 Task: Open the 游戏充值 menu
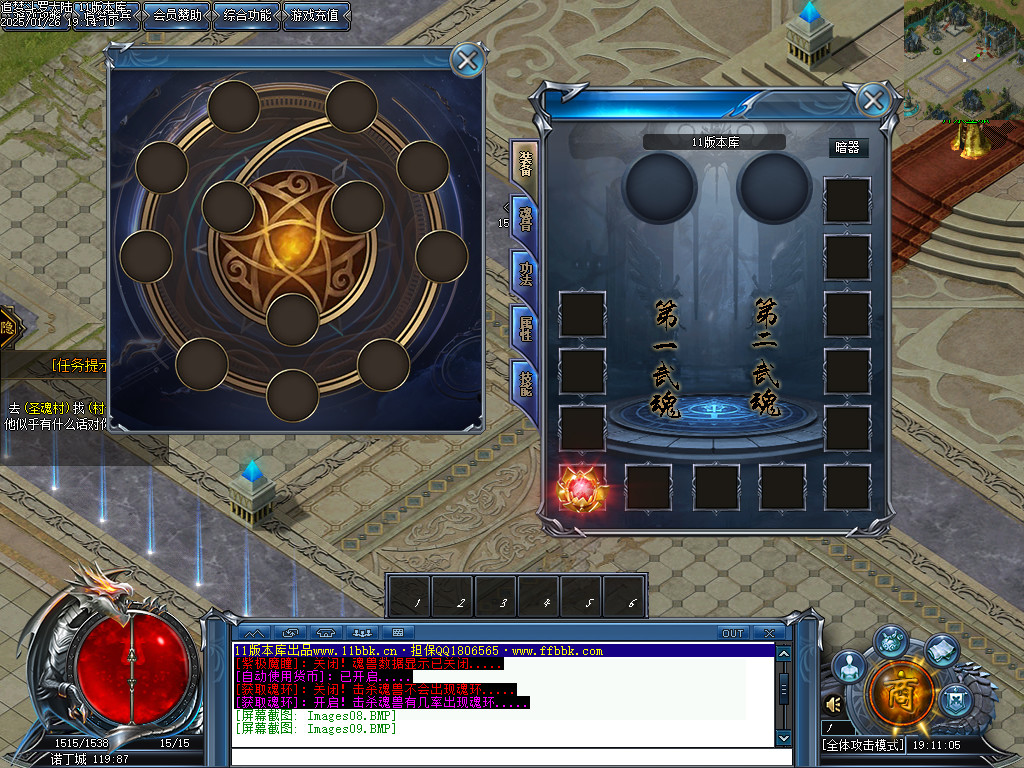point(316,15)
